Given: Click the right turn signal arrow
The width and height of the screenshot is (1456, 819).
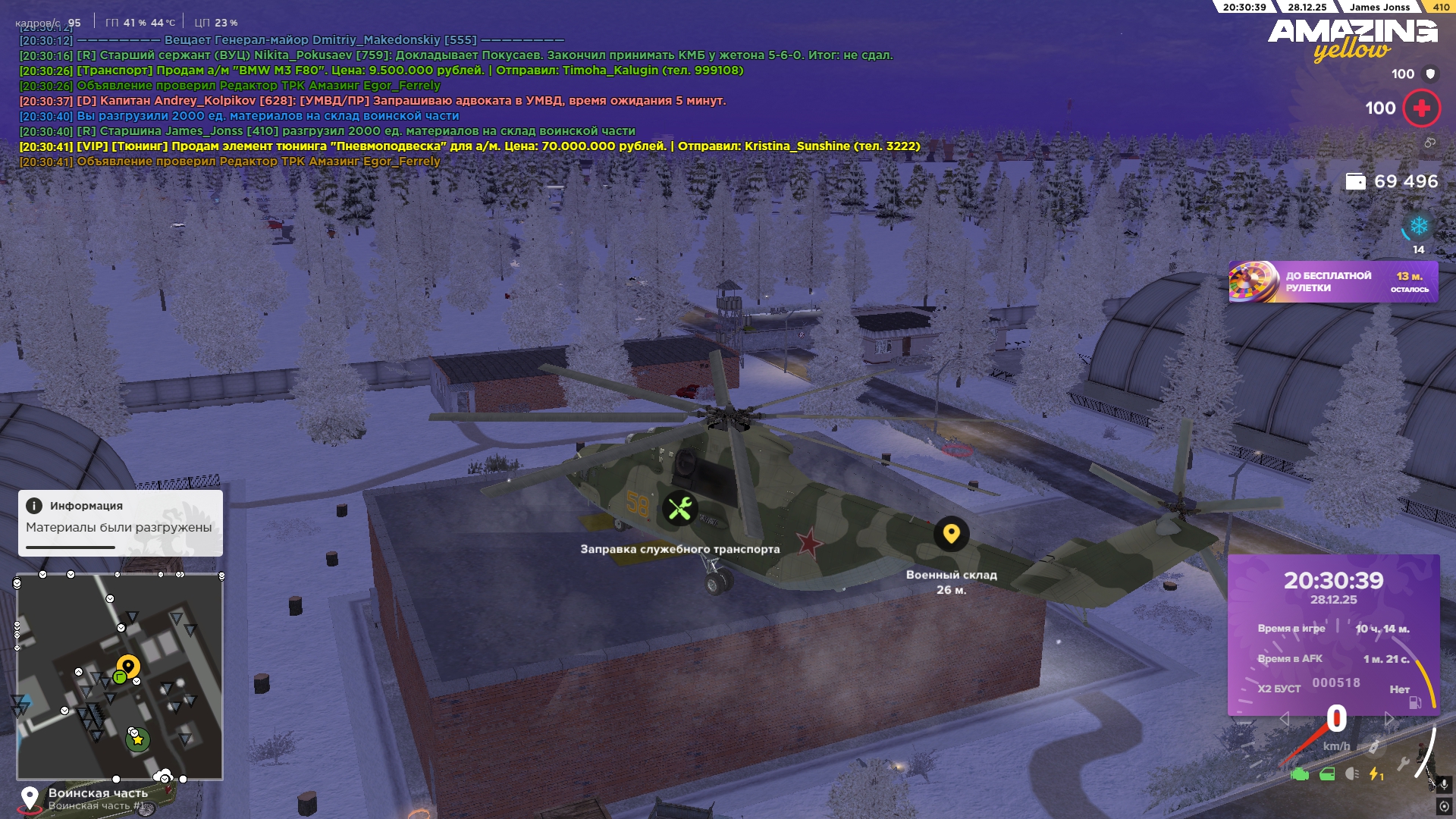Looking at the screenshot, I should [1389, 719].
